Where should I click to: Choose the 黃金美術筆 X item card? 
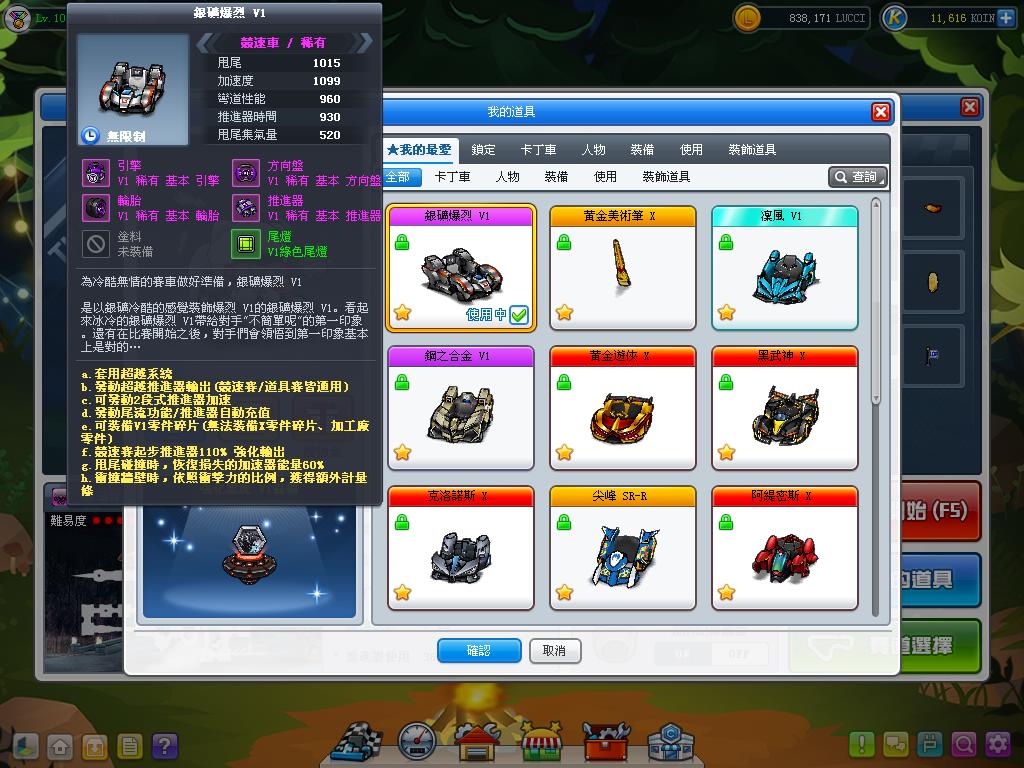623,267
